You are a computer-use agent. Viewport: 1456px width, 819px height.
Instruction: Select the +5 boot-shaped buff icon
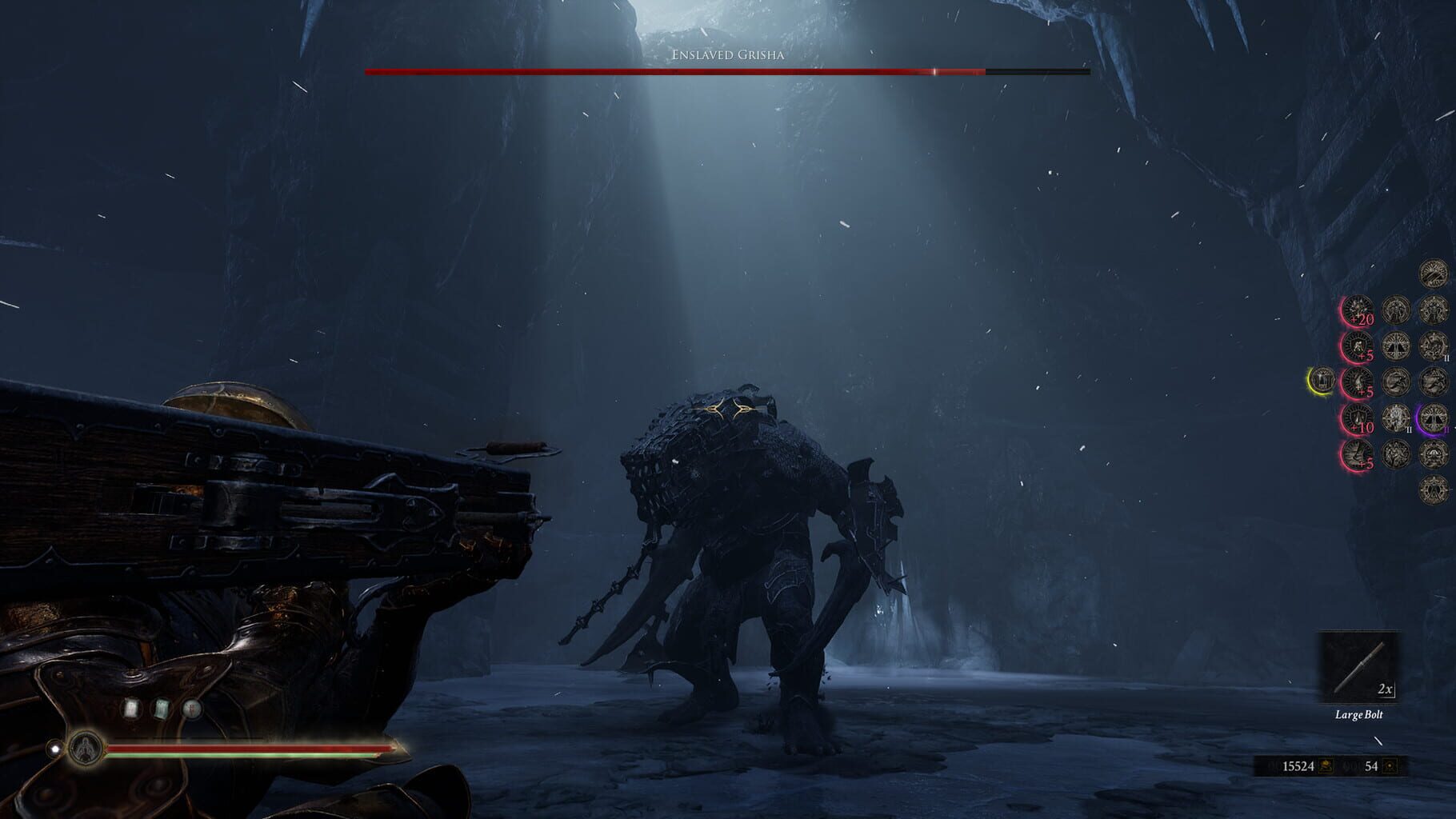1358,453
